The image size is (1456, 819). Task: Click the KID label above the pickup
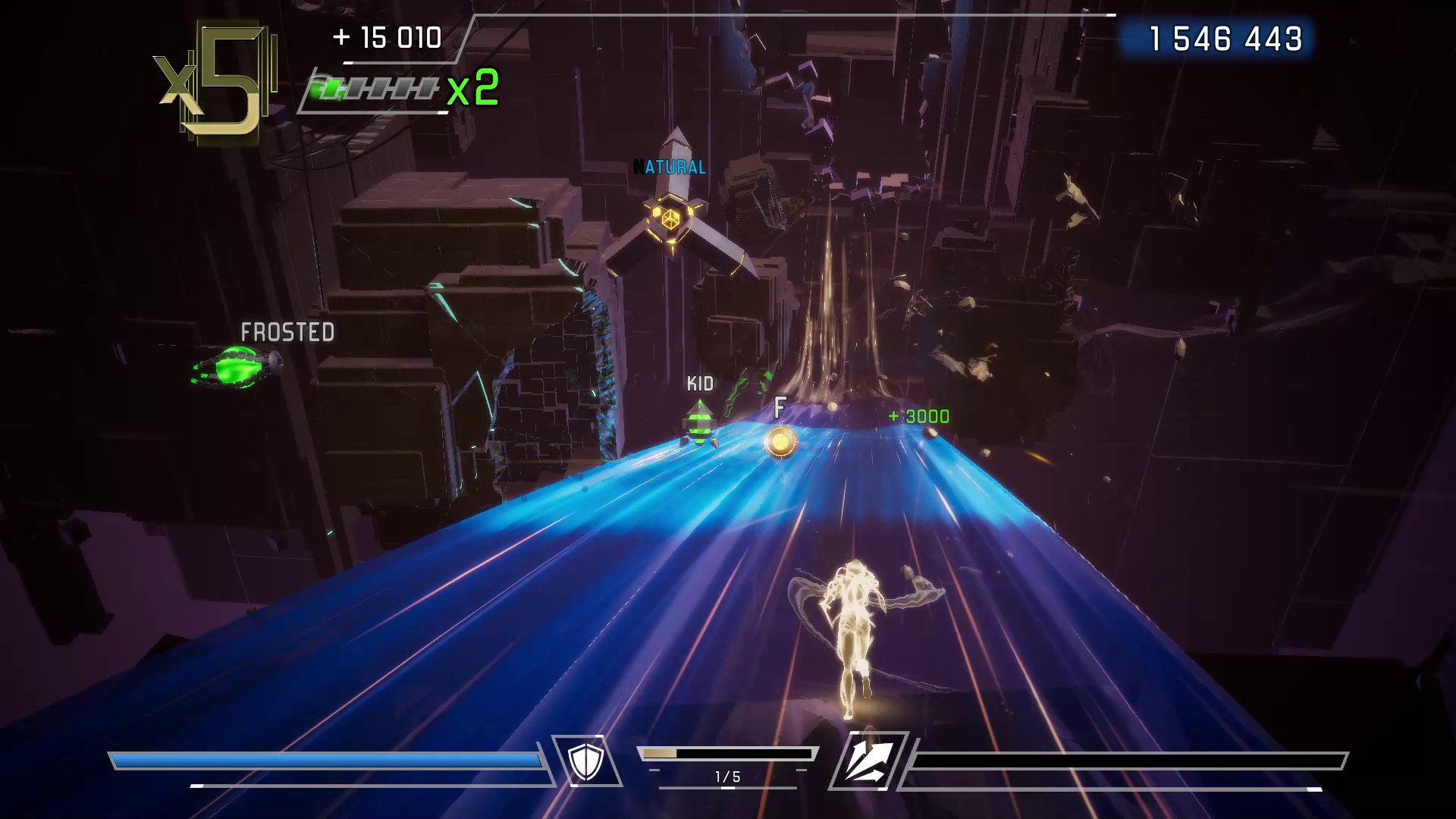[x=700, y=384]
